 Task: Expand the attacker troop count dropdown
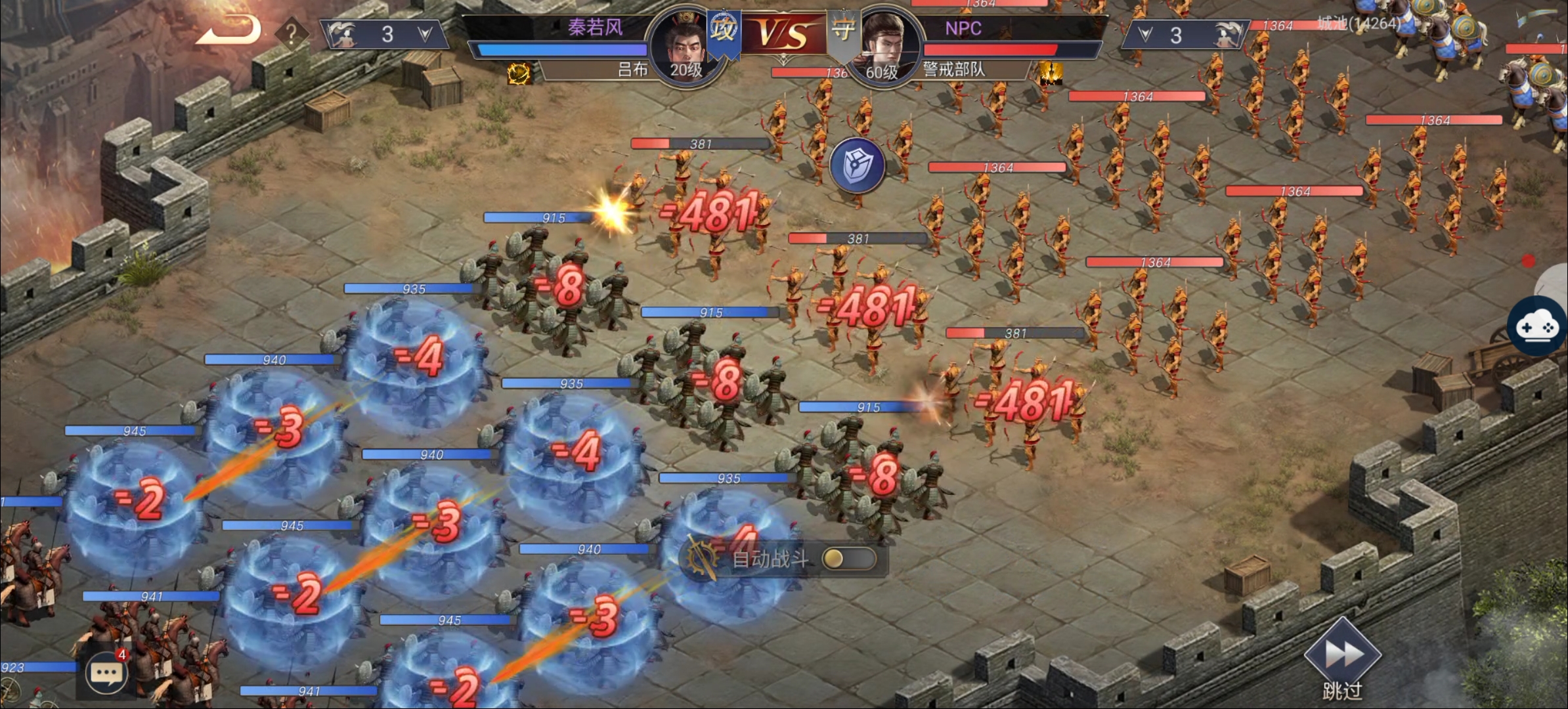coord(425,34)
